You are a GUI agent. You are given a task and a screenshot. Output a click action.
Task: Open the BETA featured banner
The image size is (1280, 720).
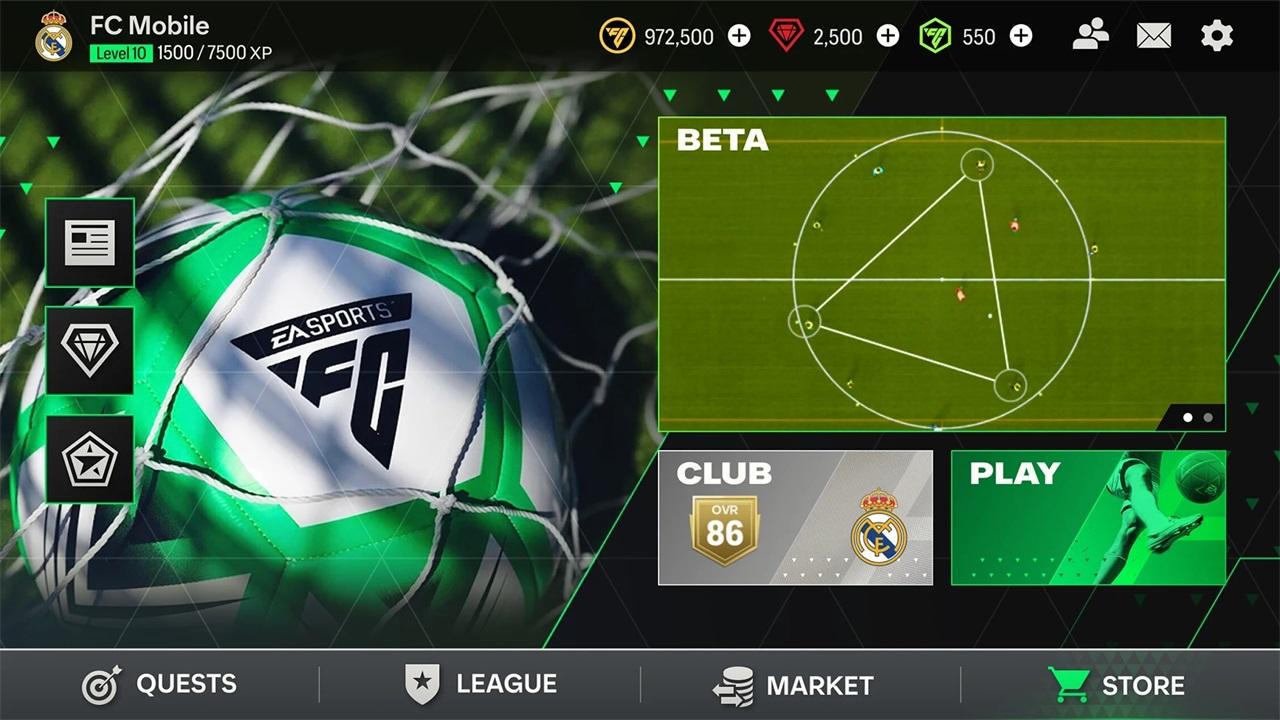pos(940,270)
